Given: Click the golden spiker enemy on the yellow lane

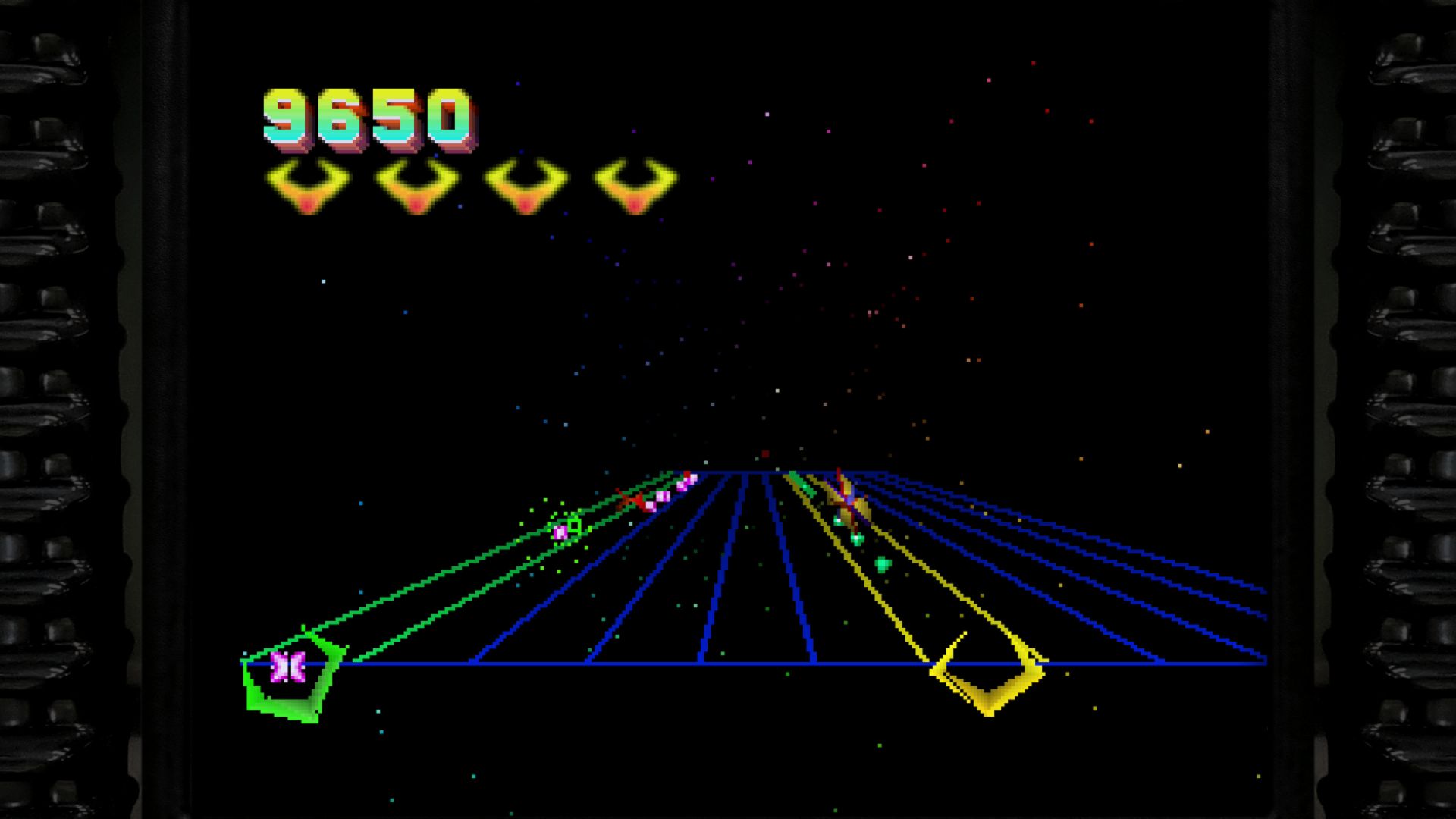Looking at the screenshot, I should (x=846, y=498).
